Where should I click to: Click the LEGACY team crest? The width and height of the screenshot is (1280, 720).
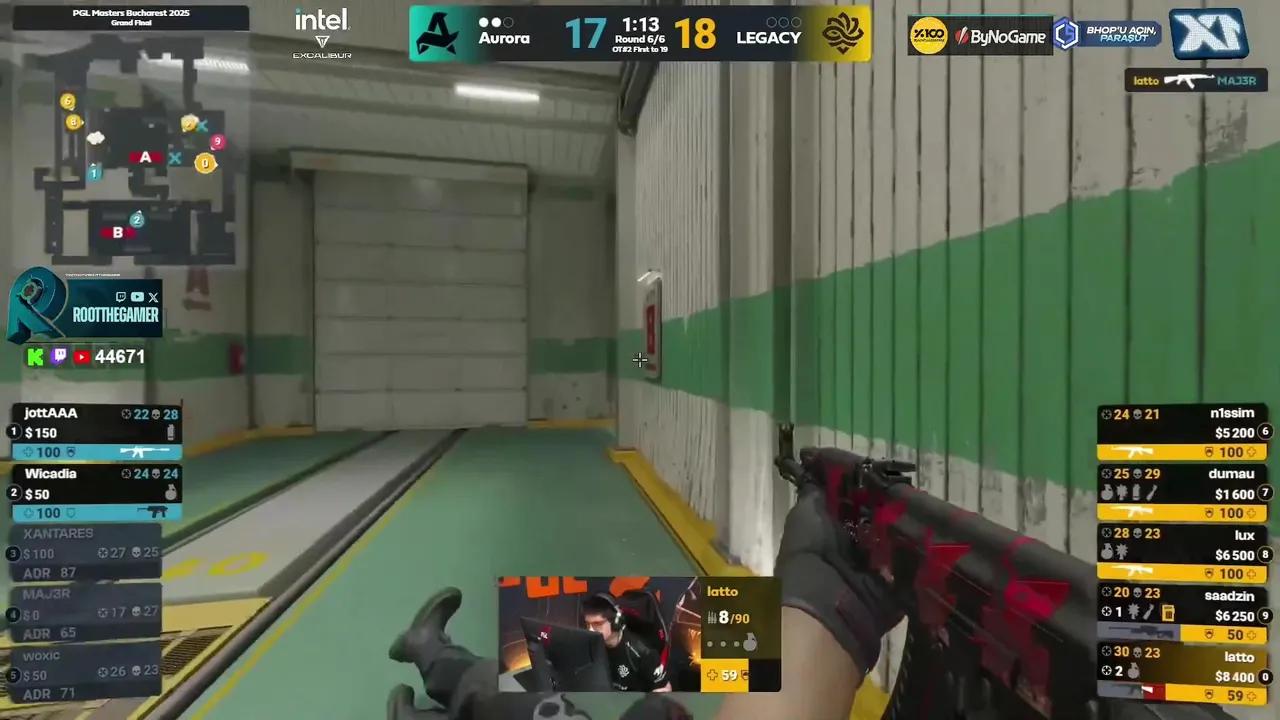(x=845, y=33)
